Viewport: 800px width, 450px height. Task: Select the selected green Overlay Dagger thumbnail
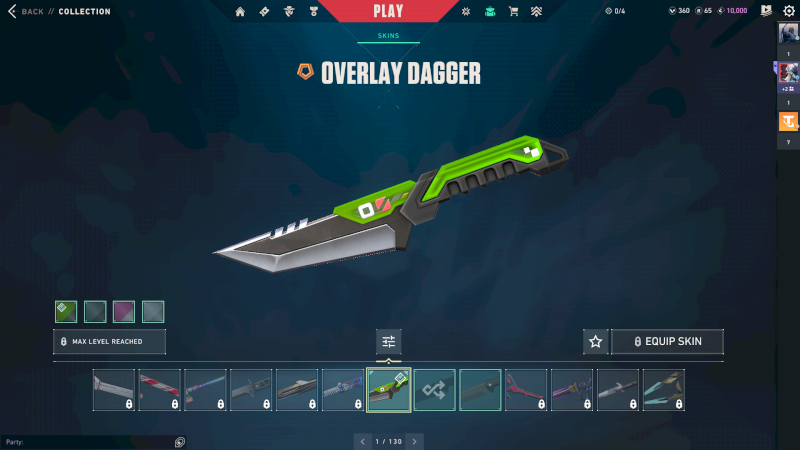click(x=389, y=390)
